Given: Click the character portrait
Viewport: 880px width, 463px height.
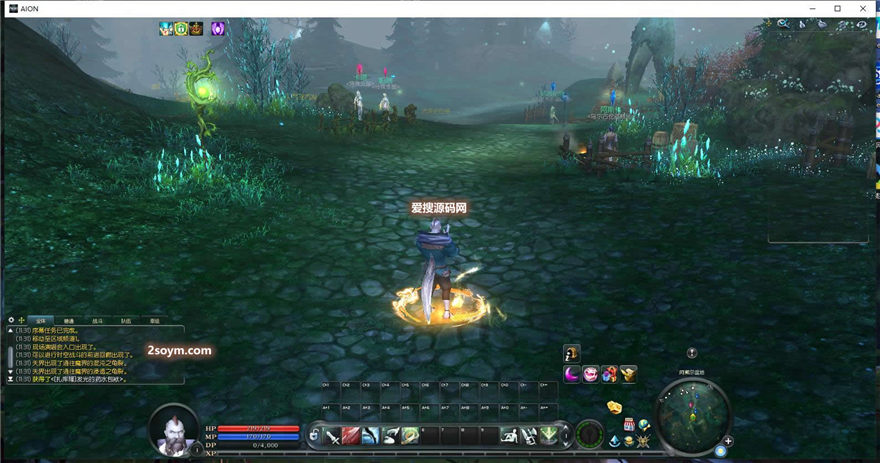Looking at the screenshot, I should [x=173, y=430].
